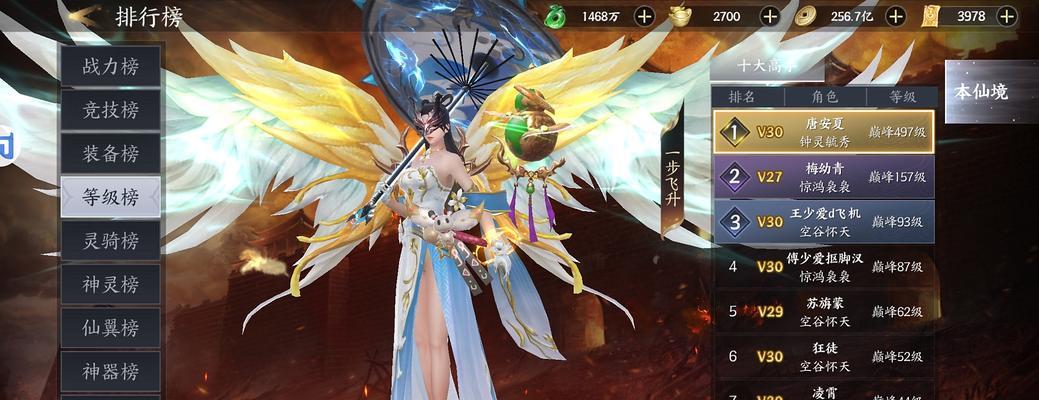
Task: Go back using the arrow beside 排行榜
Action: pos(84,16)
